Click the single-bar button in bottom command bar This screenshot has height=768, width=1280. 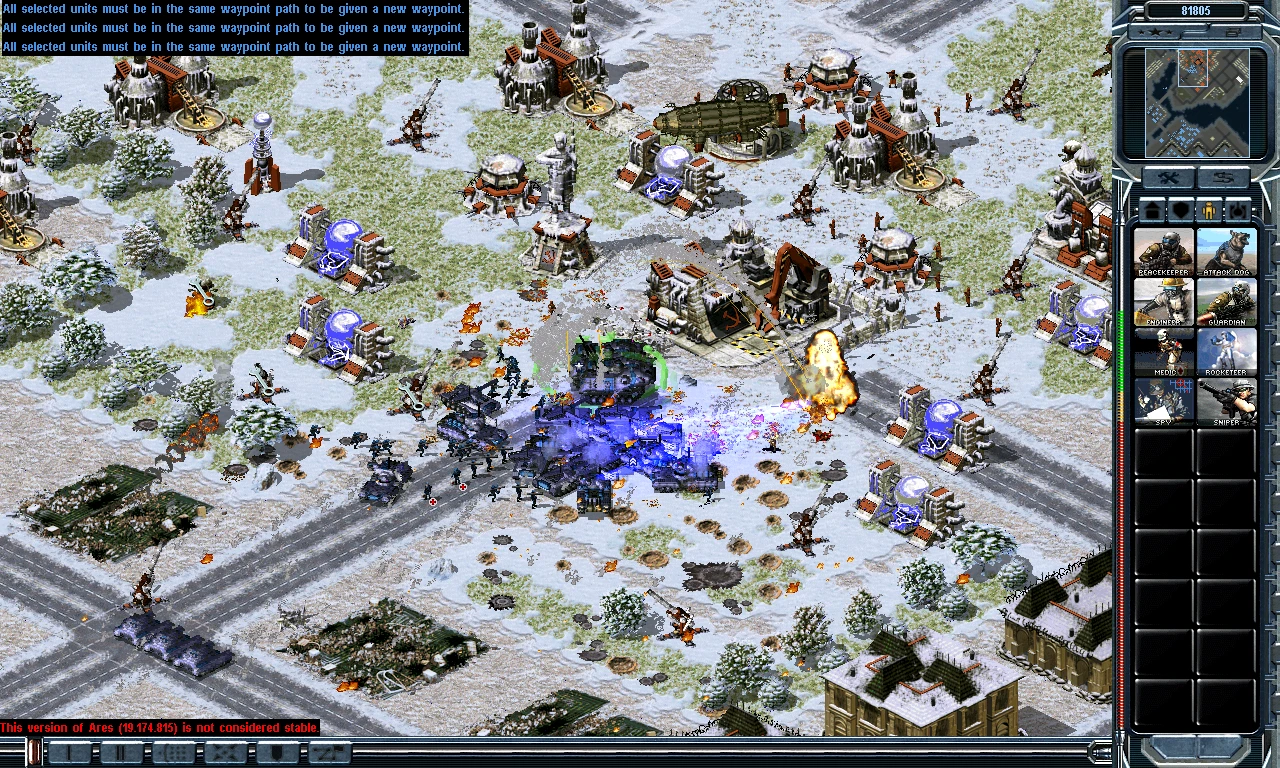click(x=70, y=753)
